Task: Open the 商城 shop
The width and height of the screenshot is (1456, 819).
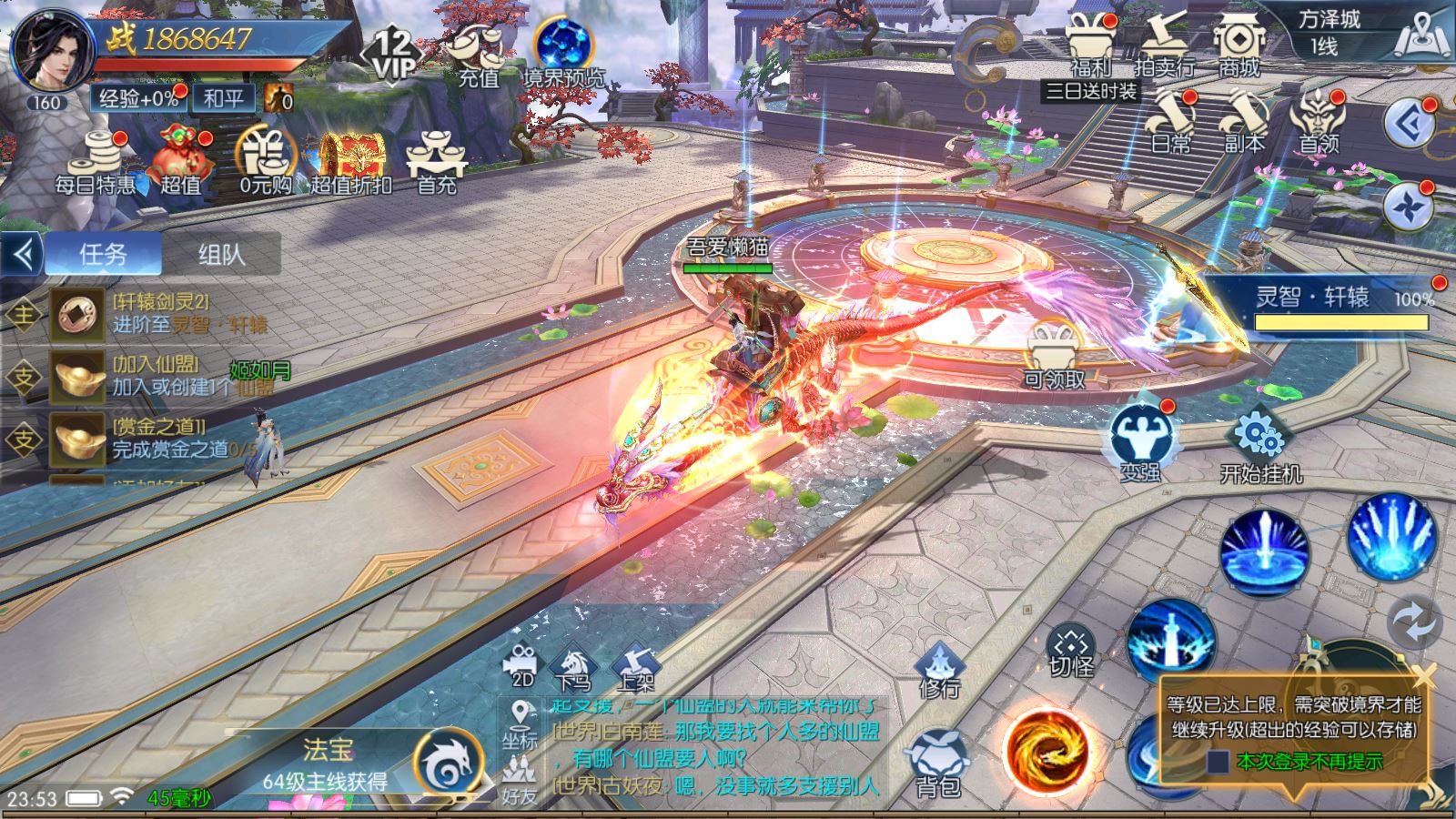Action: pyautogui.click(x=1238, y=47)
